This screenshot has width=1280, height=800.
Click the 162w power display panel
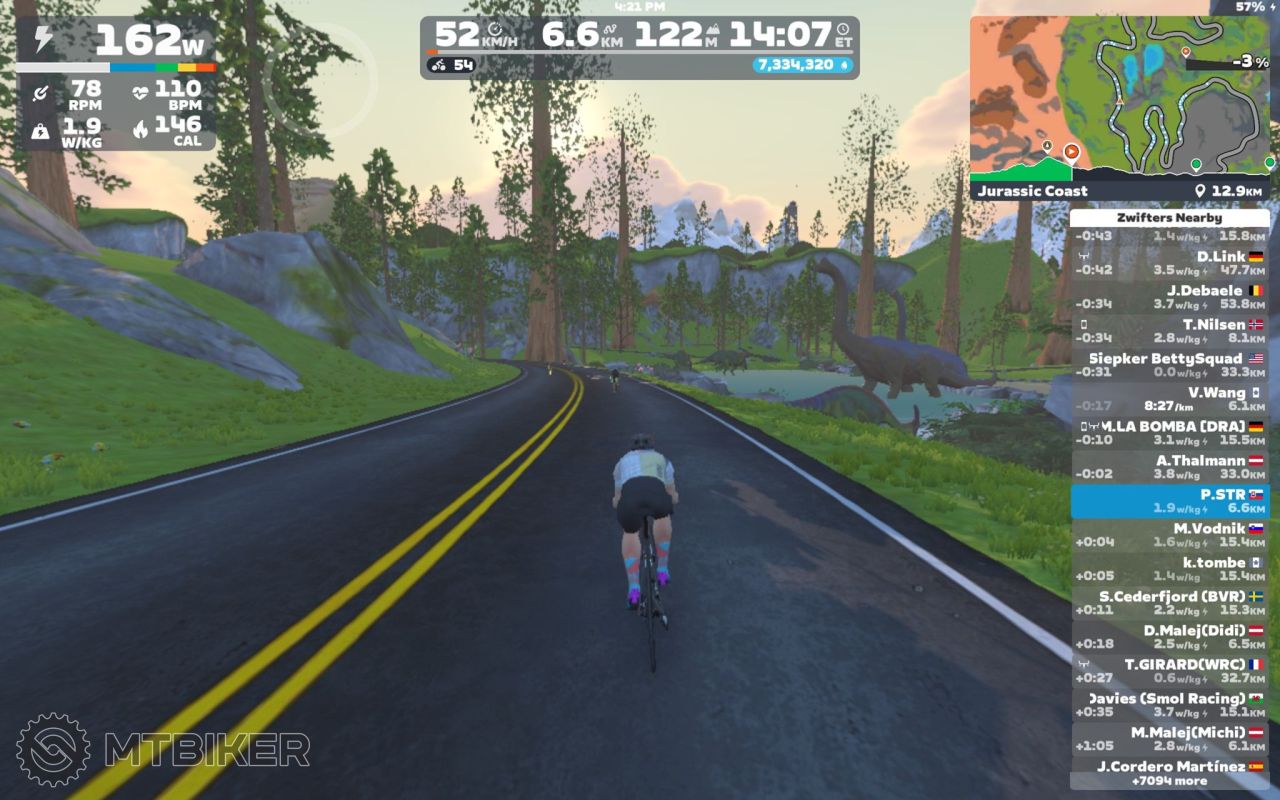click(116, 42)
